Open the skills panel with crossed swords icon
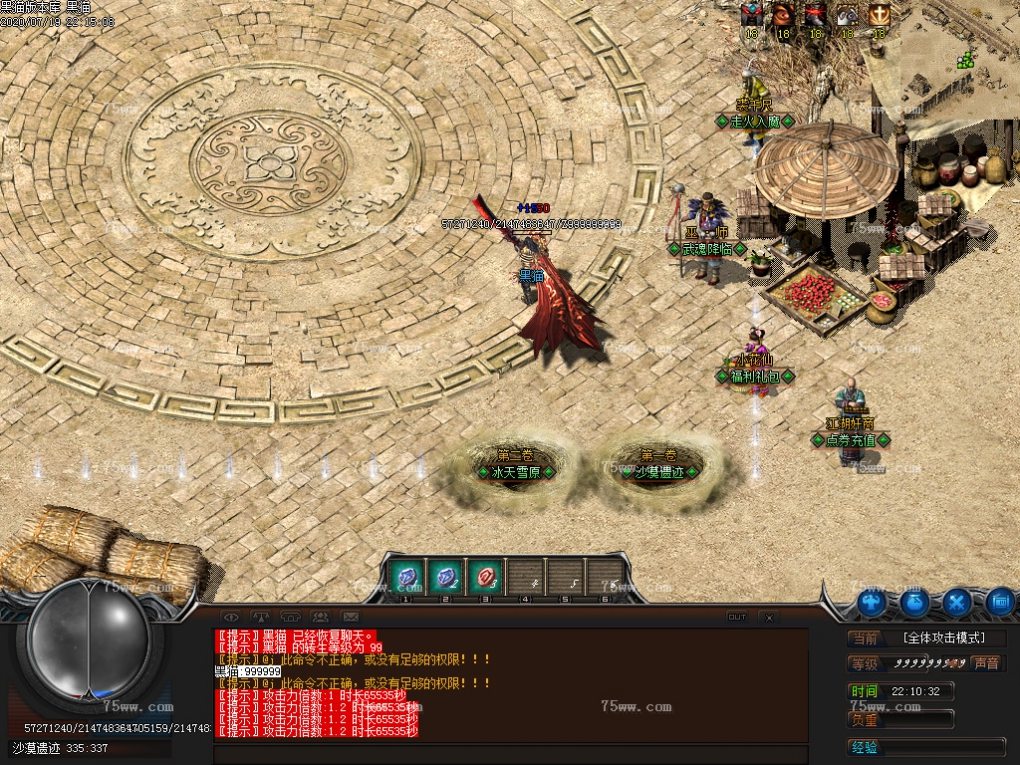1020x765 pixels. (x=957, y=602)
